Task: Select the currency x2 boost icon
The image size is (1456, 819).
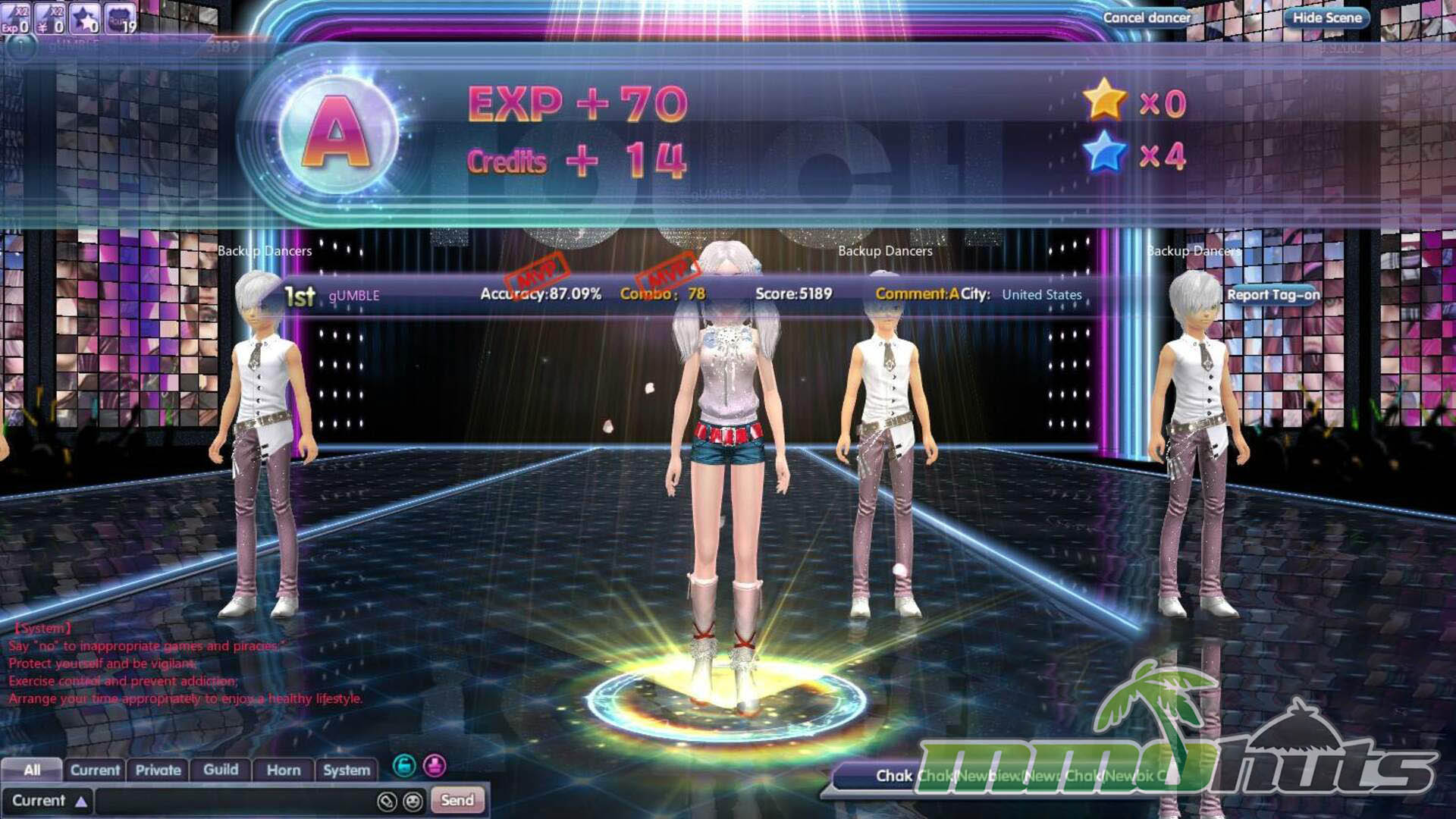Action: tap(51, 18)
